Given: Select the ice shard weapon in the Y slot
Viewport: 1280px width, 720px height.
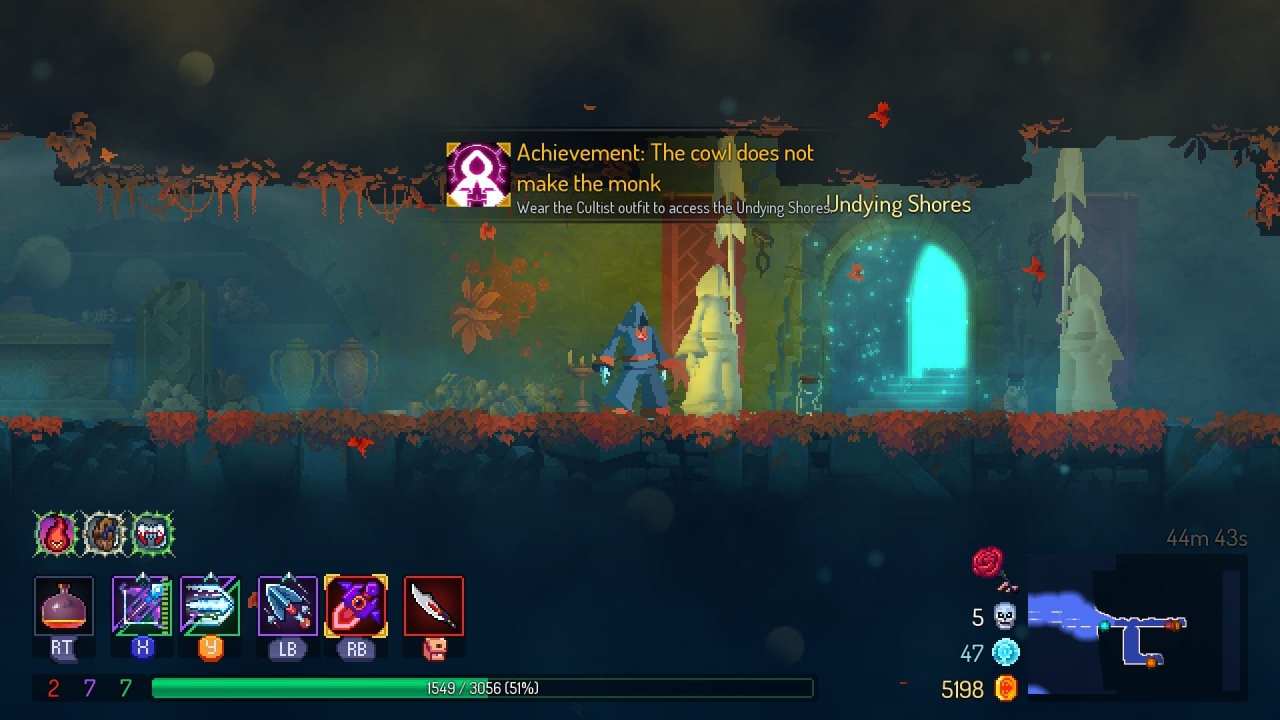Looking at the screenshot, I should pos(211,604).
